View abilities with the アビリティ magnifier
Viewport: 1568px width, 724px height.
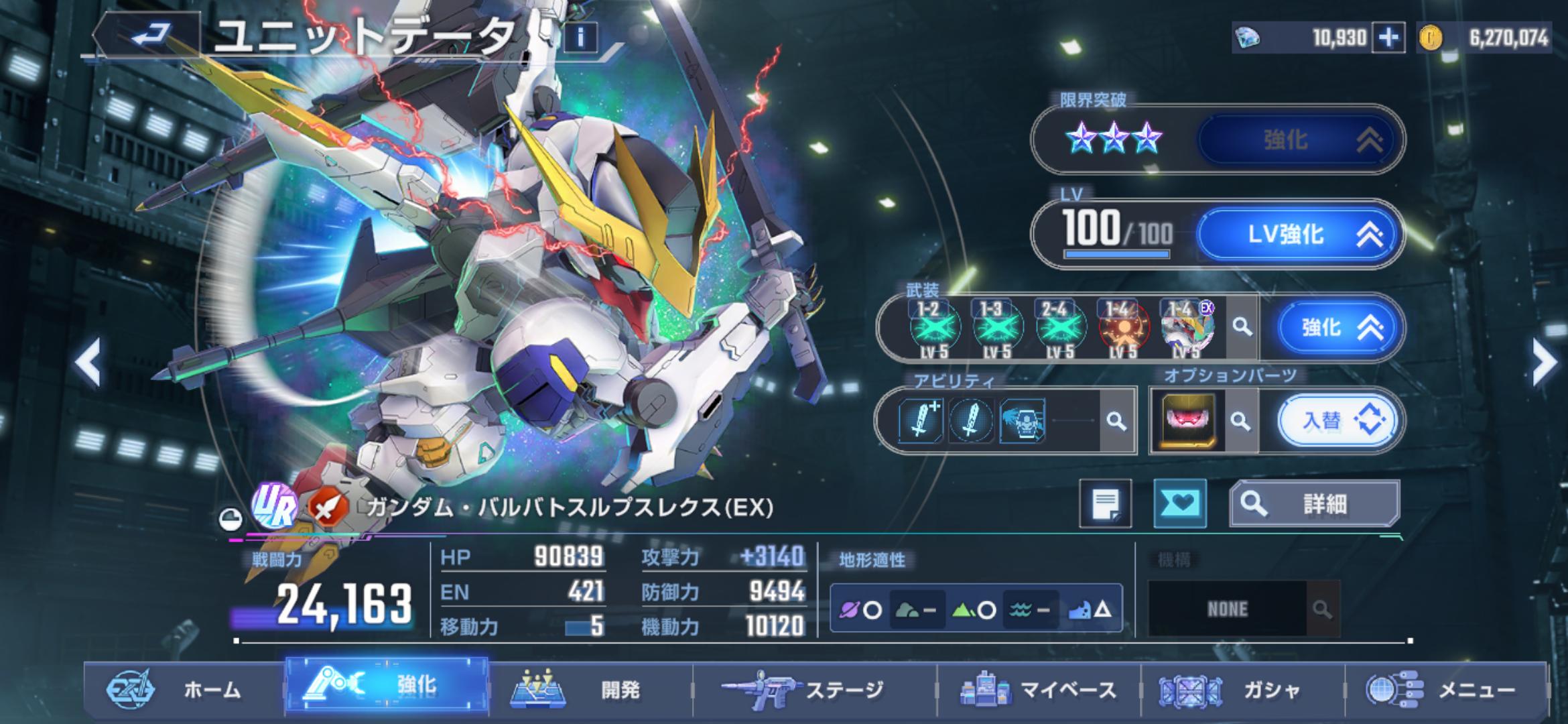1116,421
